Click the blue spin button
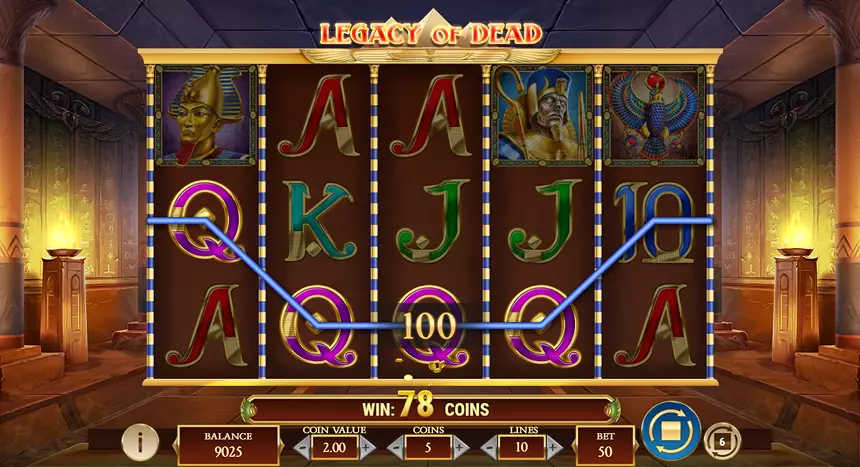Screen dimensions: 860x467 click(x=670, y=430)
